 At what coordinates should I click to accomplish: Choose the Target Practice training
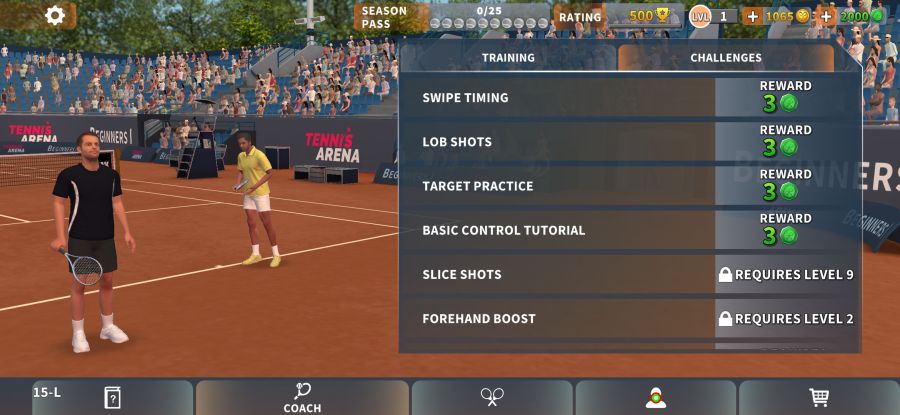(630, 186)
